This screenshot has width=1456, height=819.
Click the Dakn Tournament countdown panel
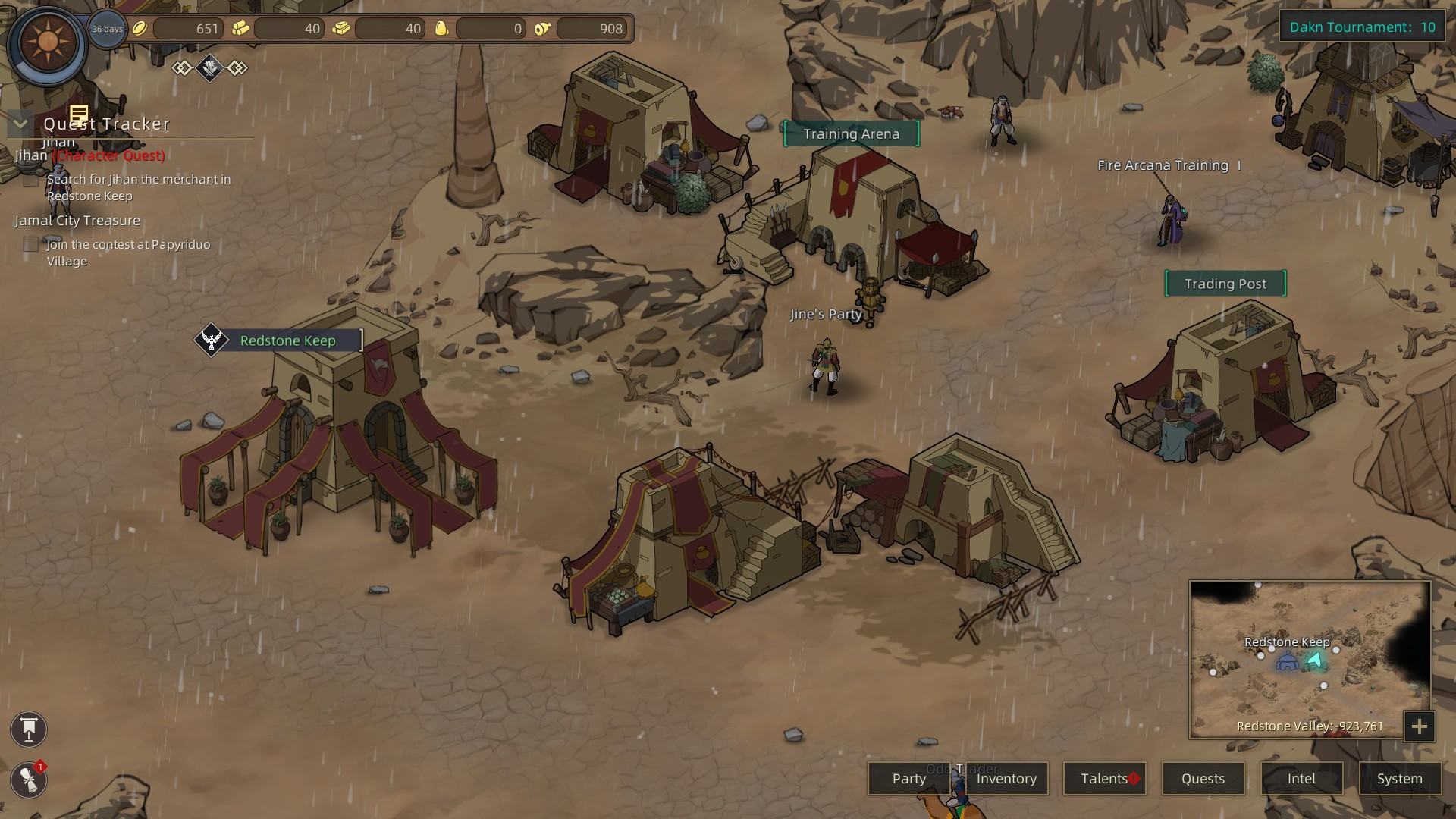tap(1362, 27)
